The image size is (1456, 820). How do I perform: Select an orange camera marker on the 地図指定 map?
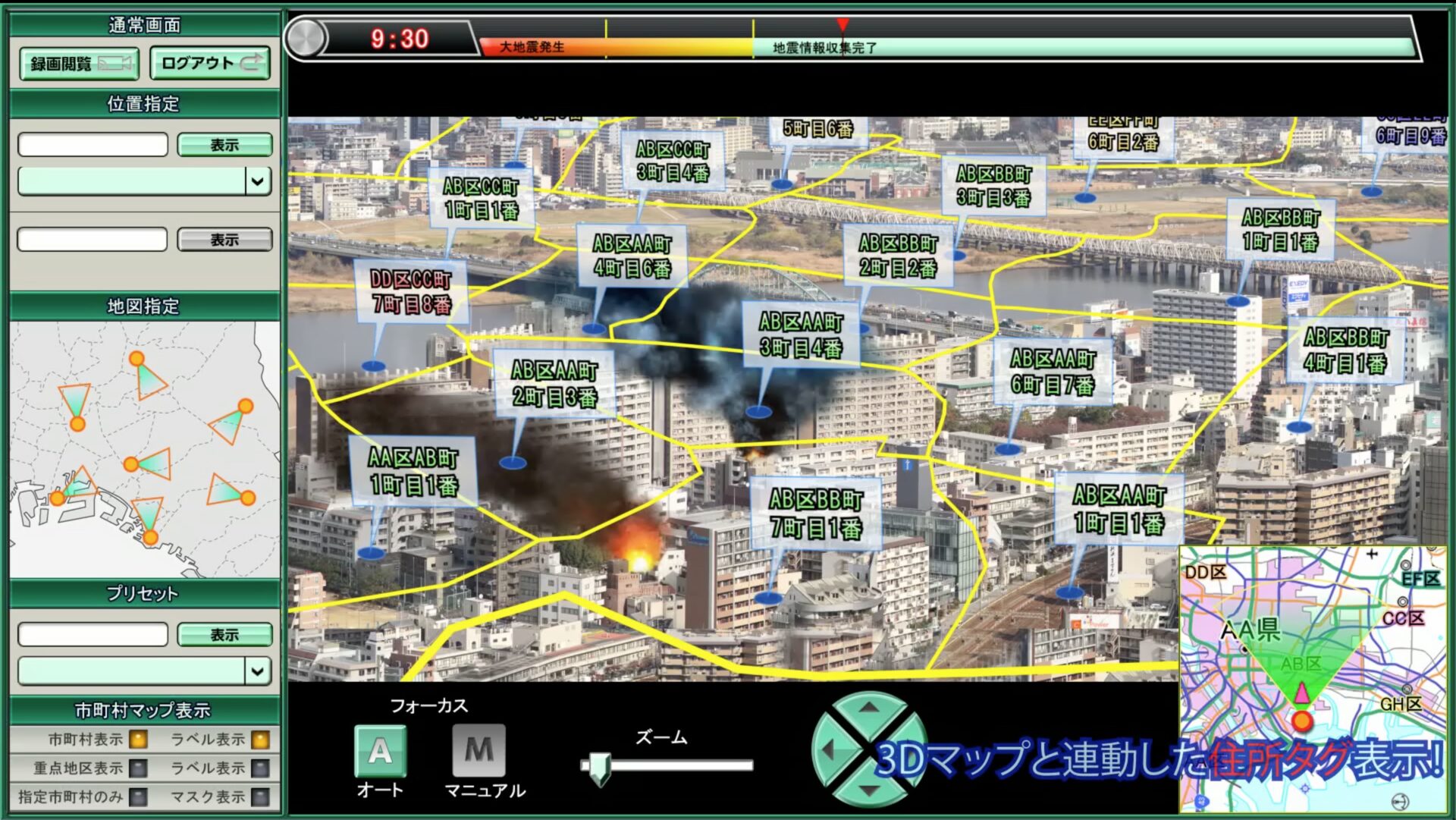(x=136, y=357)
